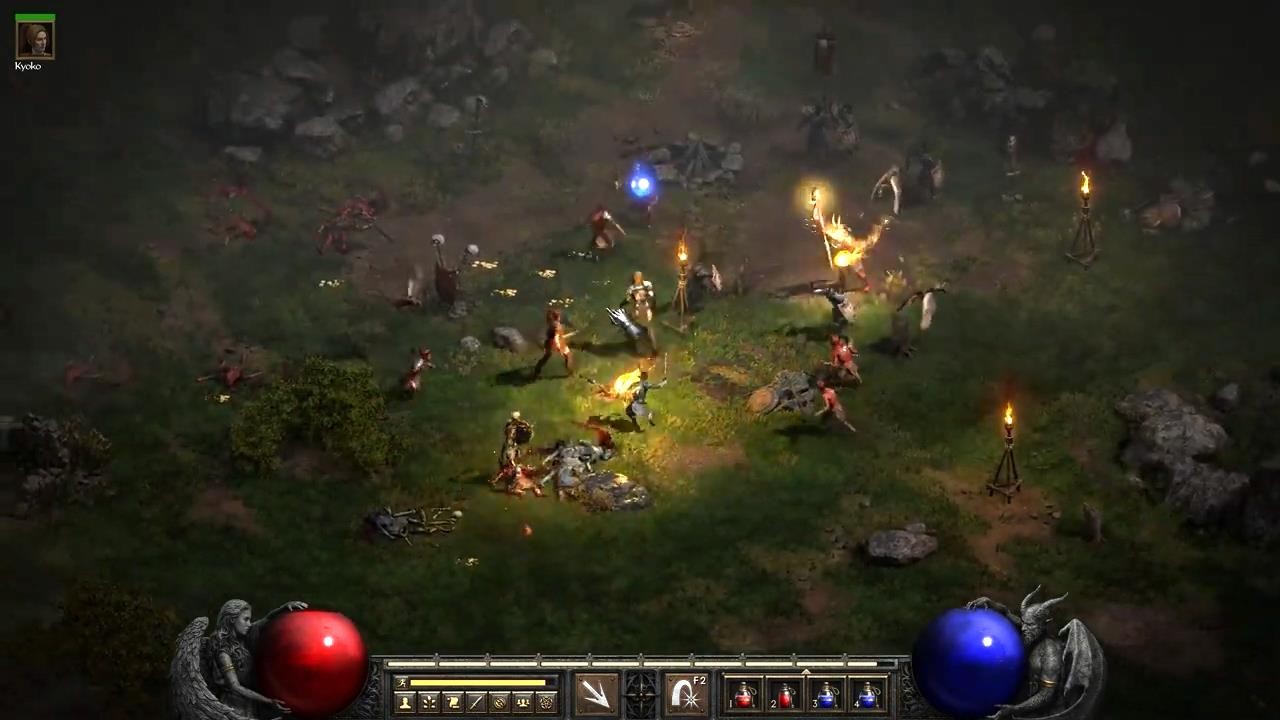Open the party button with two figures
1280x720 pixels.
(522, 702)
